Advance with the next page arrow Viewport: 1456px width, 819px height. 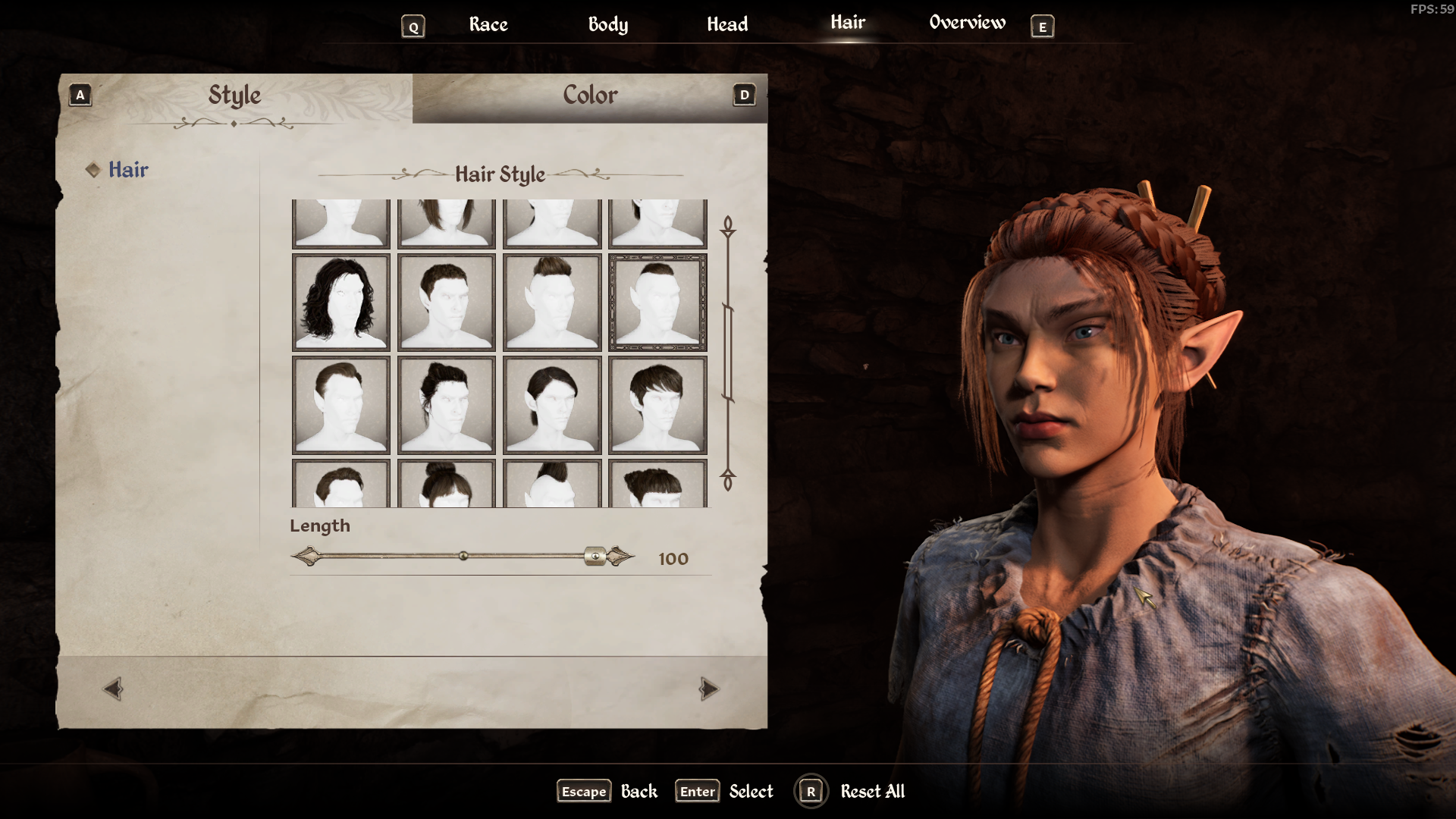click(x=708, y=689)
